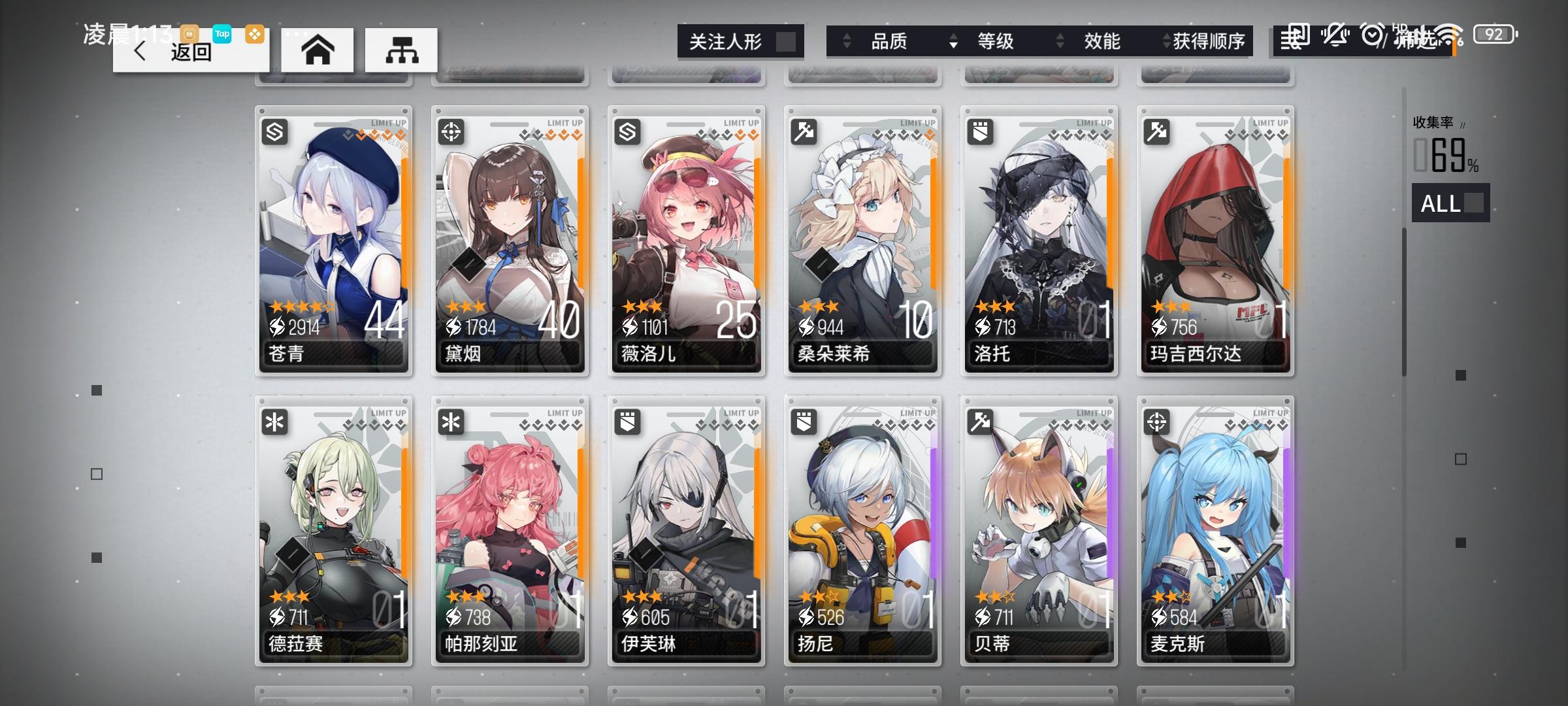Click the hammer class icon on 桑朵莱希's card

(x=804, y=131)
